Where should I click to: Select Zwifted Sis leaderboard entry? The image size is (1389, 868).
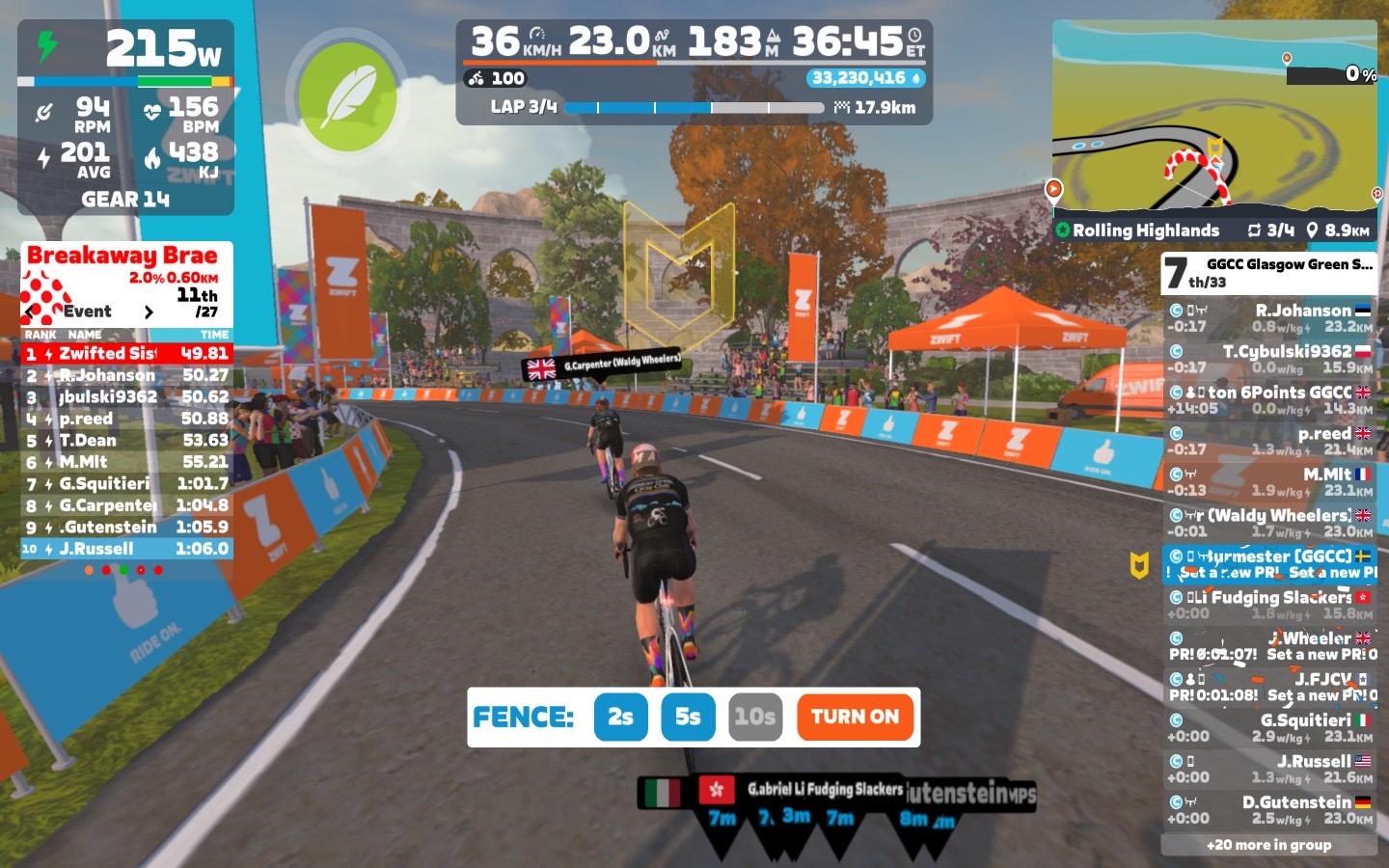(126, 354)
